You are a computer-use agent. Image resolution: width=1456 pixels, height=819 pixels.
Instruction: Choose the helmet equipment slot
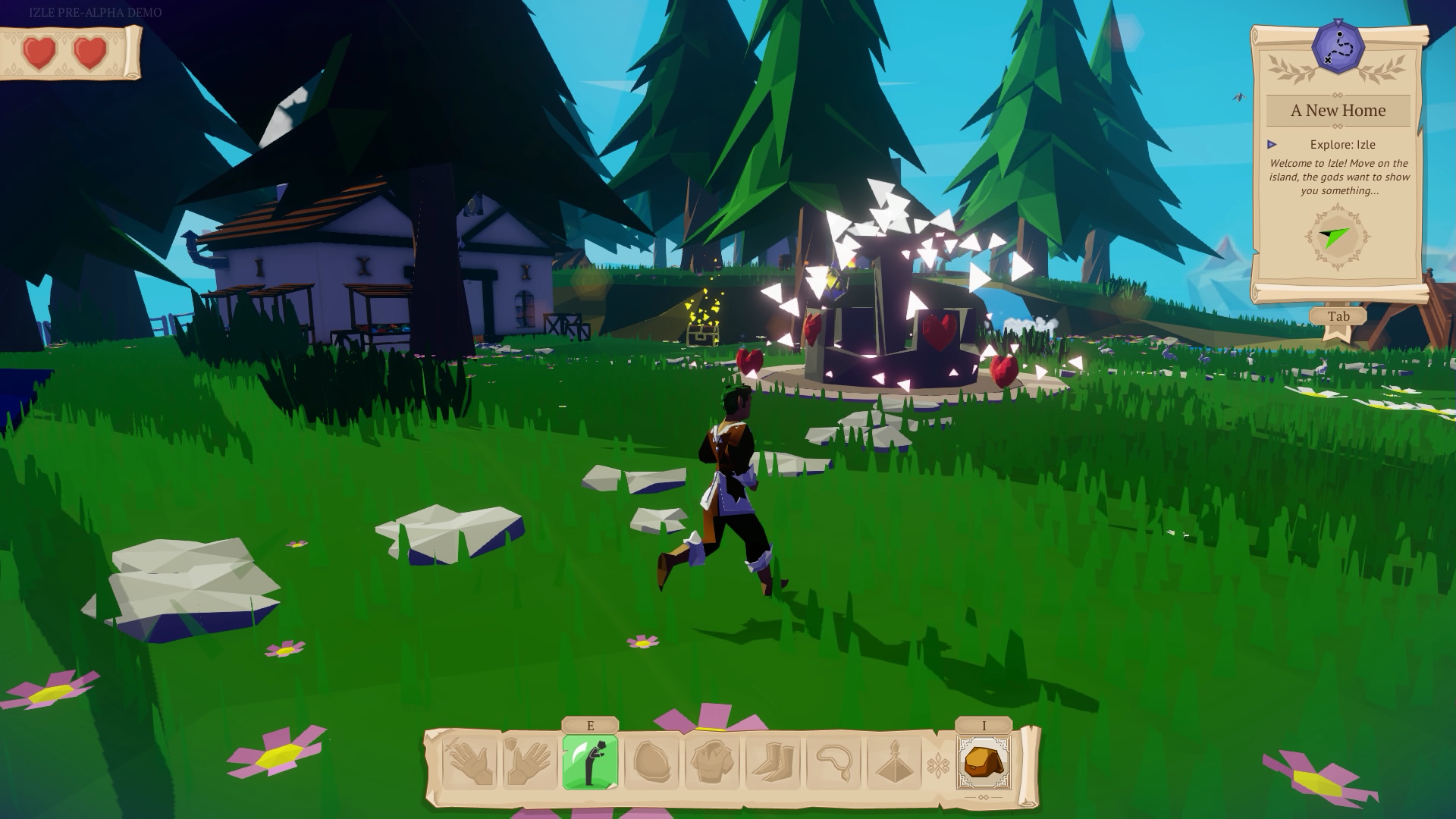[x=651, y=763]
